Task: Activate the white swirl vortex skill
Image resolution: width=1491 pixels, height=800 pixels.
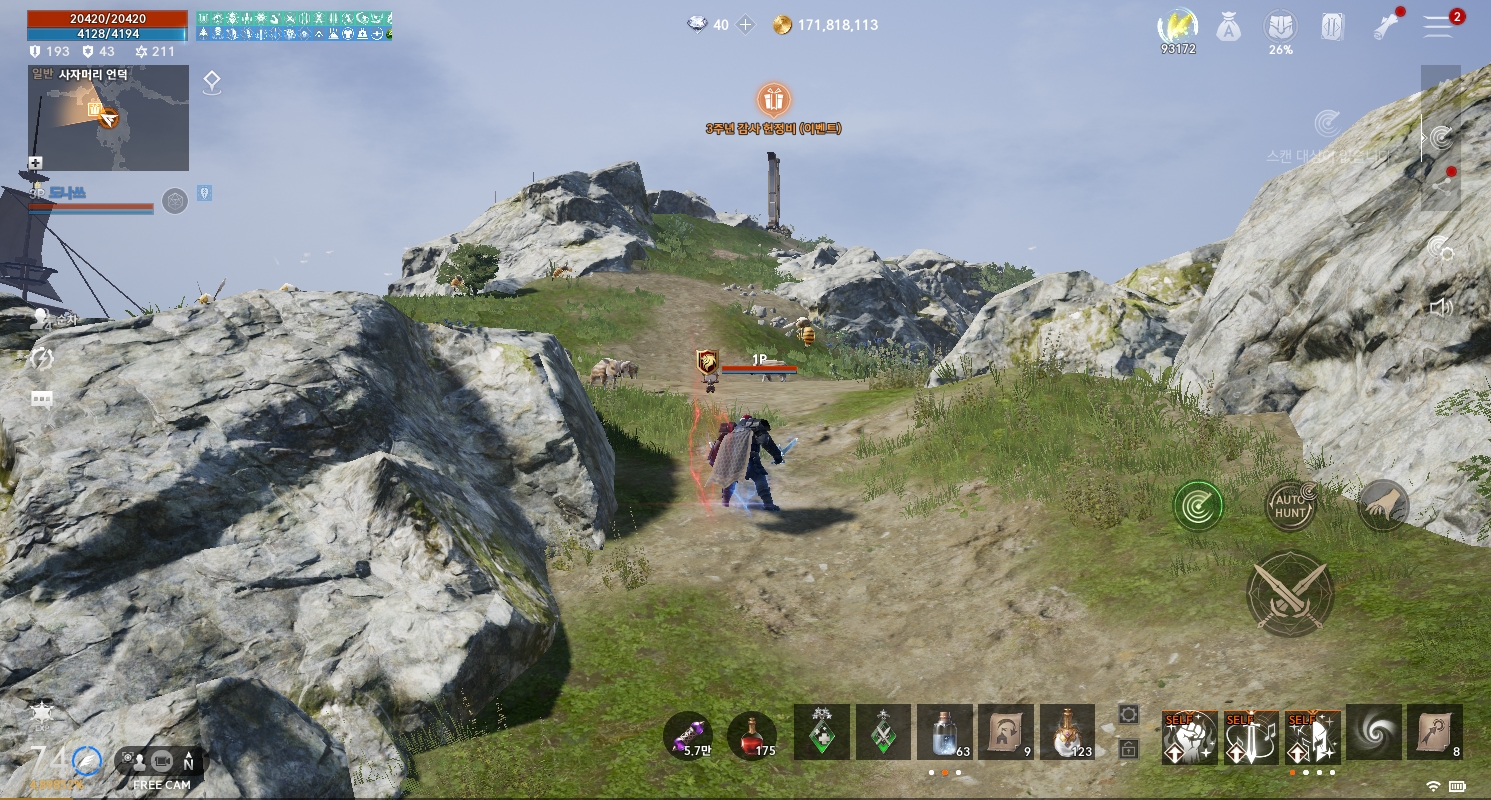Action: (x=1373, y=733)
